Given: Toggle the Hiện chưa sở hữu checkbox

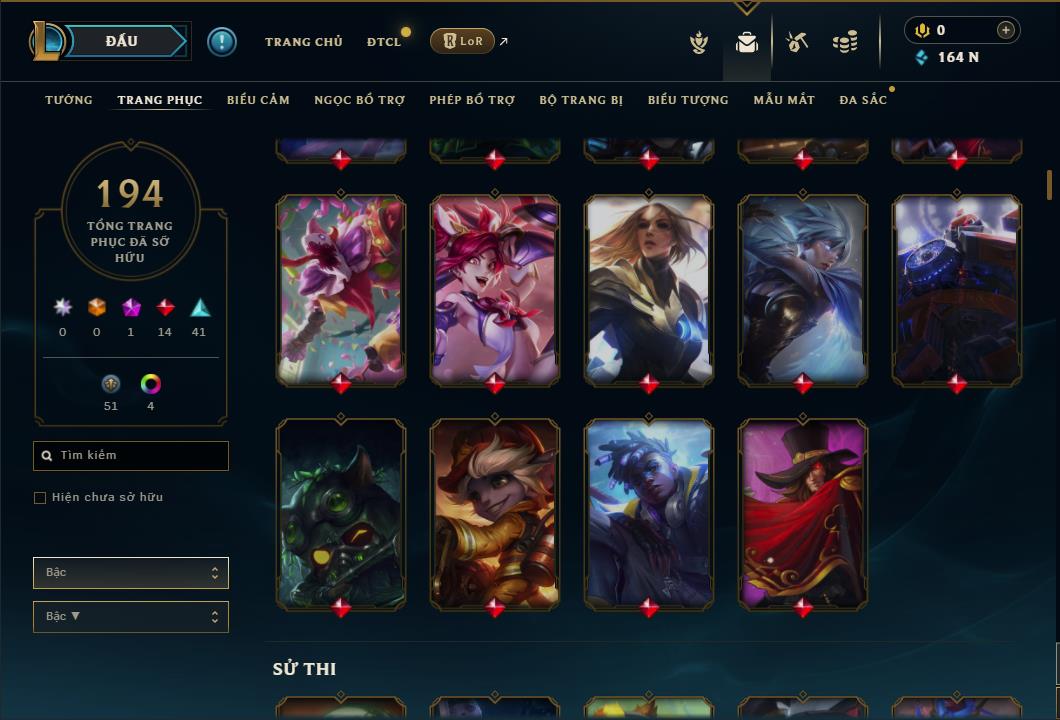Looking at the screenshot, I should (40, 498).
